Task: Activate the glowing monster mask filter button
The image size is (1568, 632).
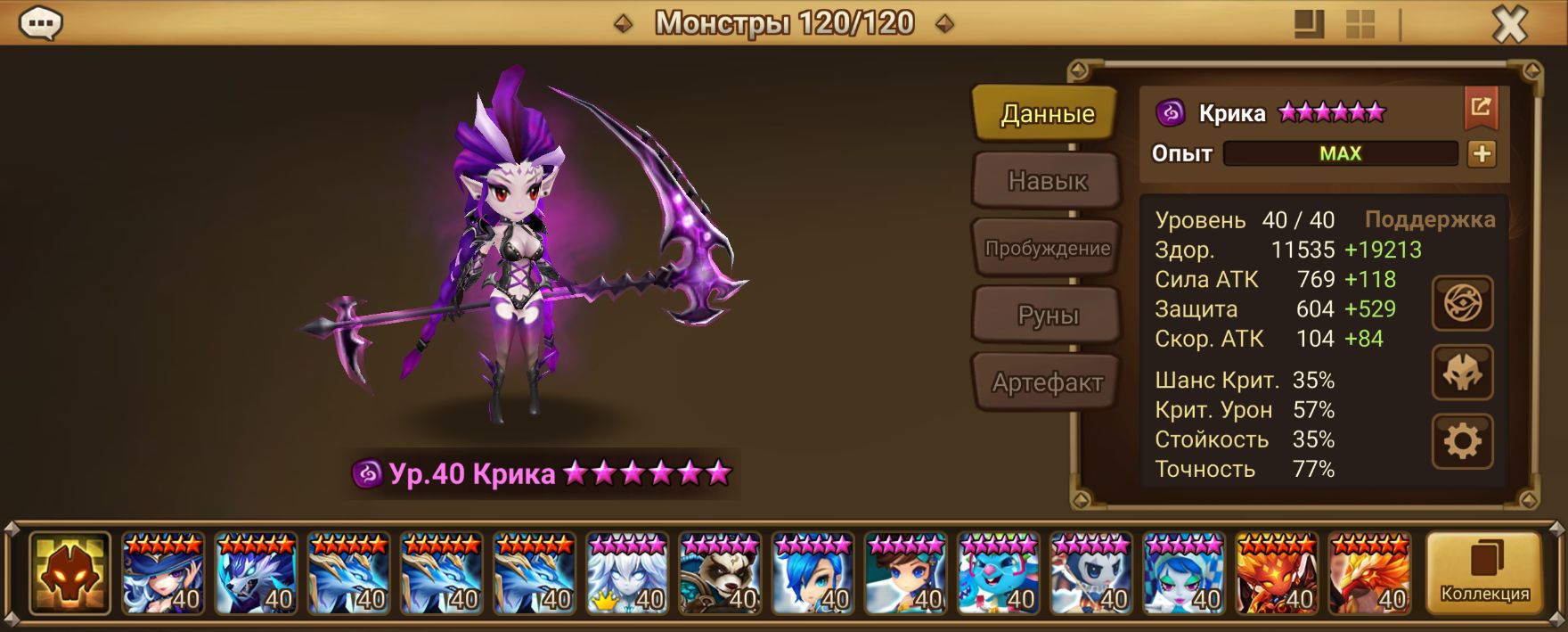Action: point(69,573)
